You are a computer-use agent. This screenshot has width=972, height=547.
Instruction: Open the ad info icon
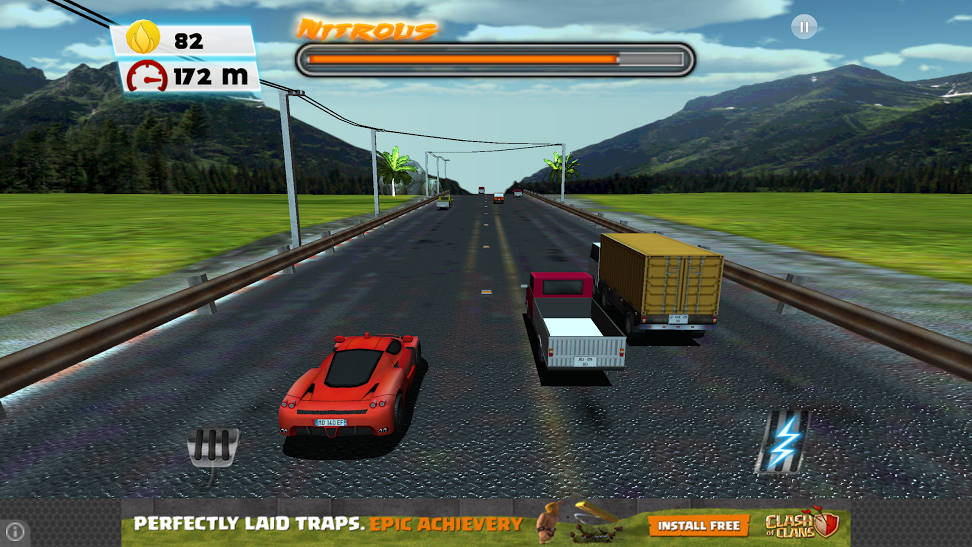point(16,531)
